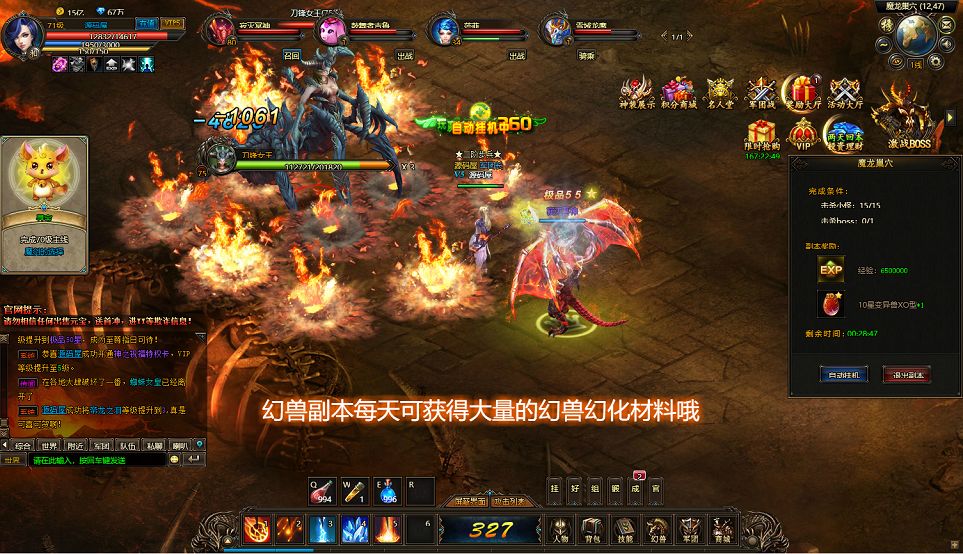Open the 军团战 legion war icon
This screenshot has width=963, height=554.
pyautogui.click(x=762, y=93)
